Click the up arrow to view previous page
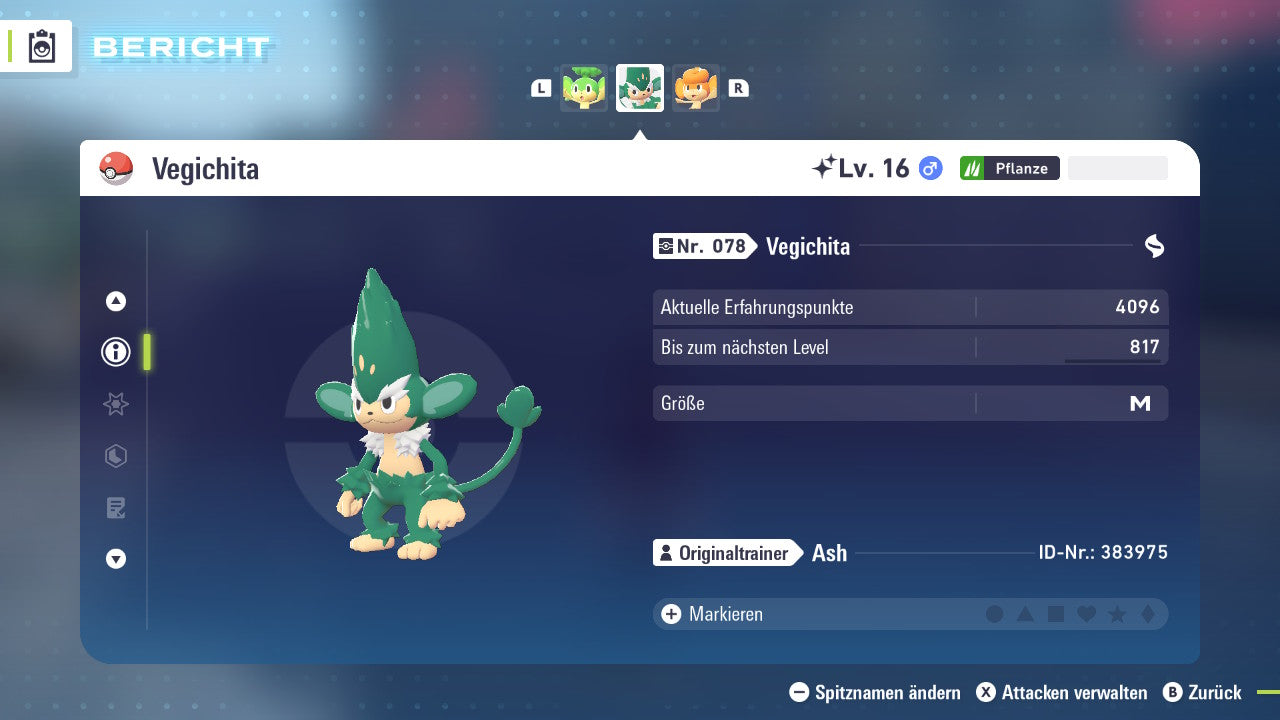 pos(115,300)
